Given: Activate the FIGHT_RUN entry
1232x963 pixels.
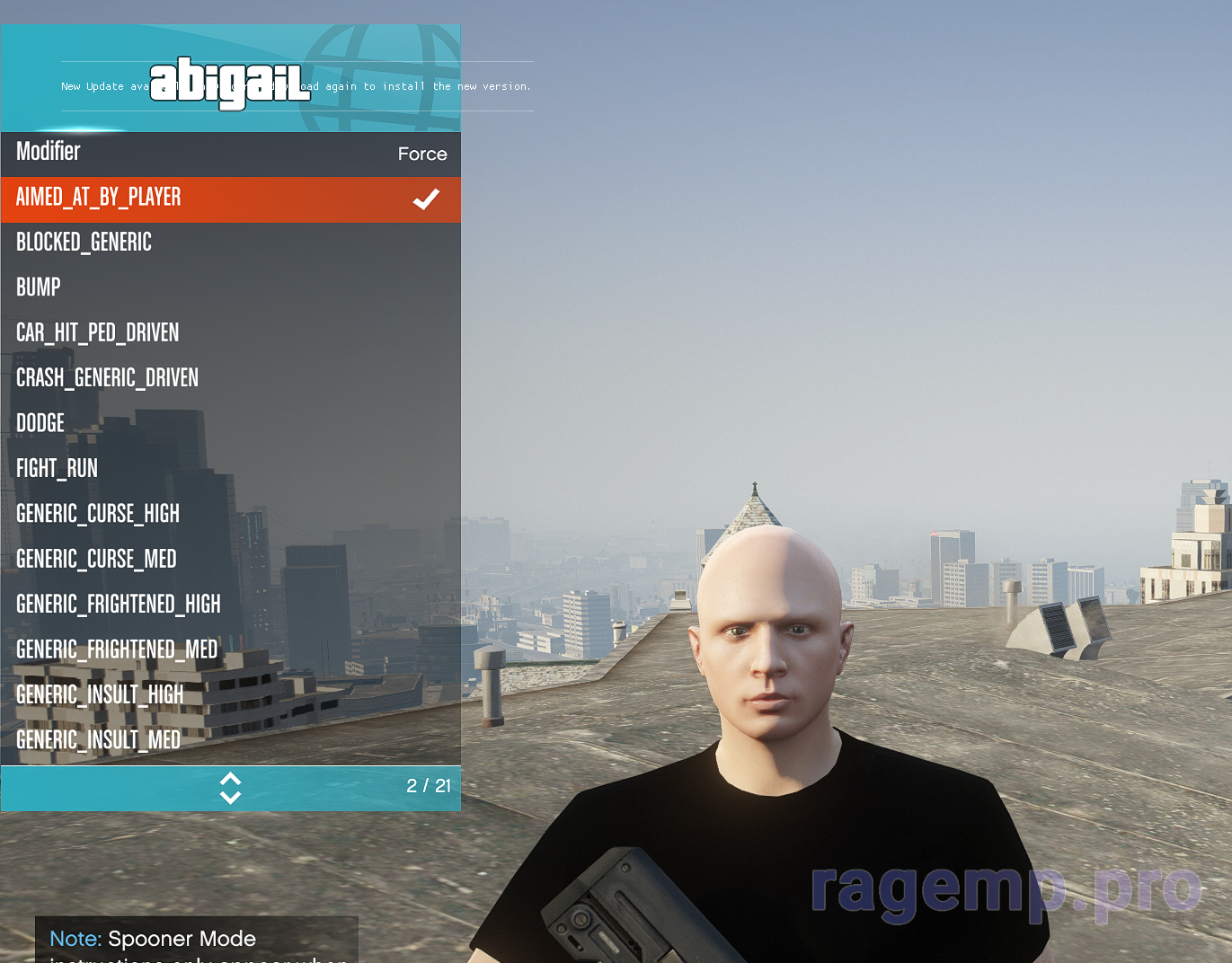Looking at the screenshot, I should pos(230,469).
